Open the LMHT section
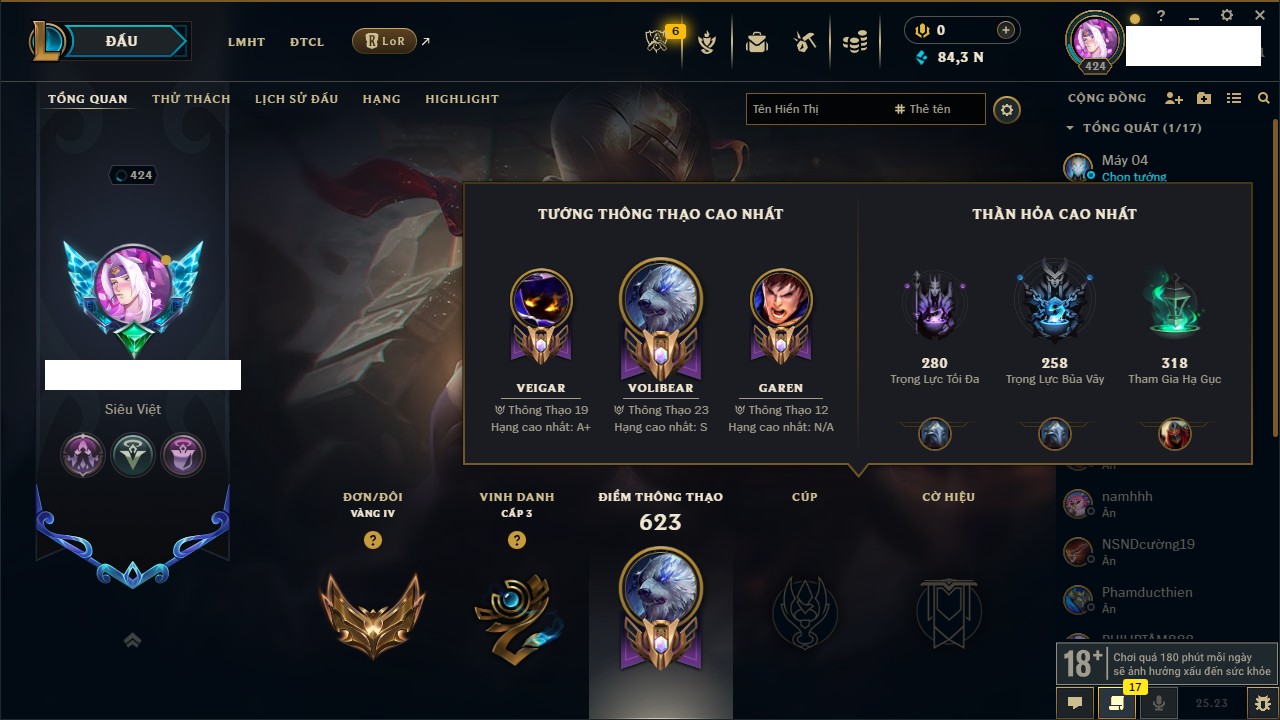The height and width of the screenshot is (720, 1280). coord(246,42)
